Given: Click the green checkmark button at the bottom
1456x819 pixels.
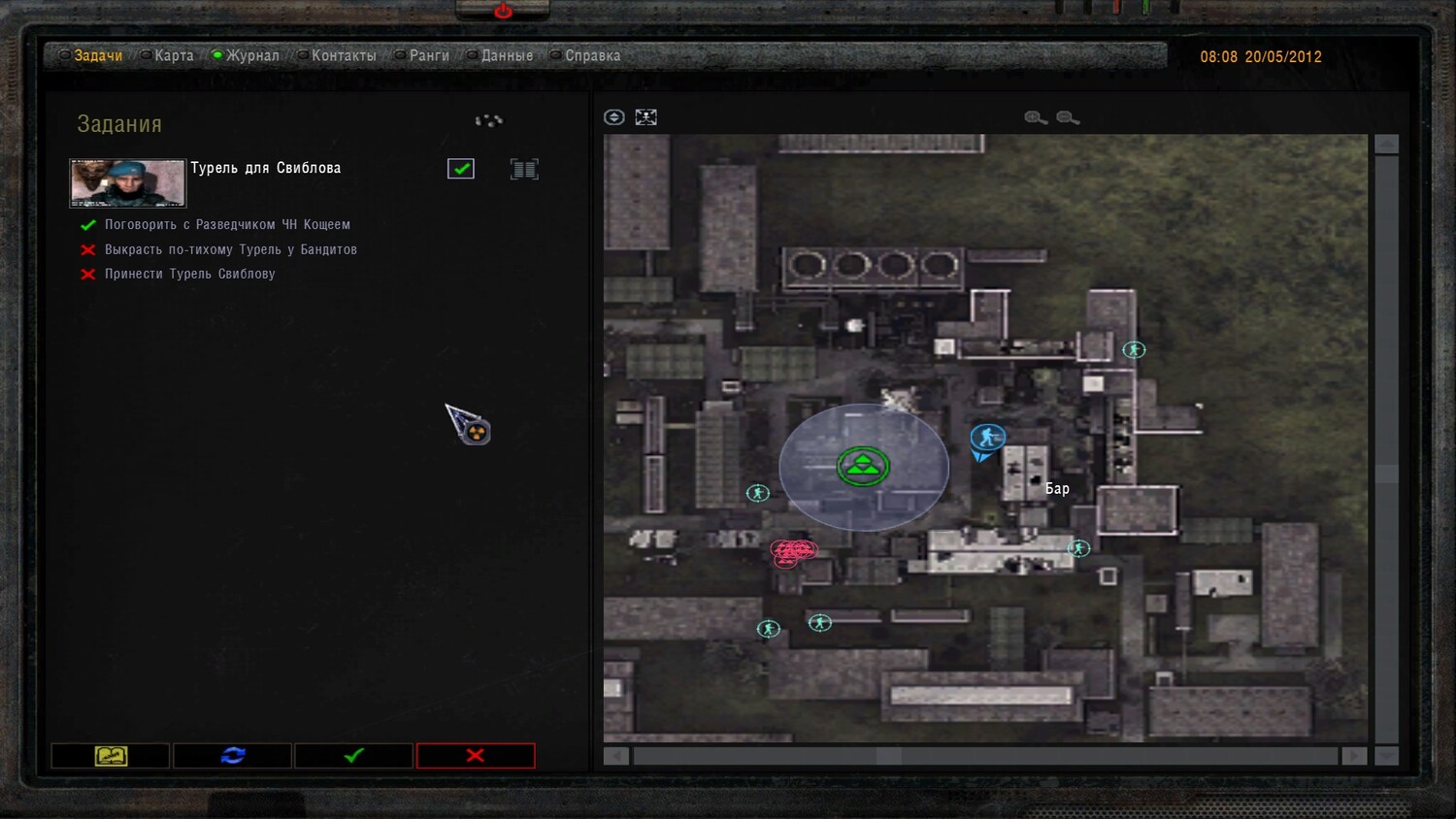Looking at the screenshot, I should point(354,756).
